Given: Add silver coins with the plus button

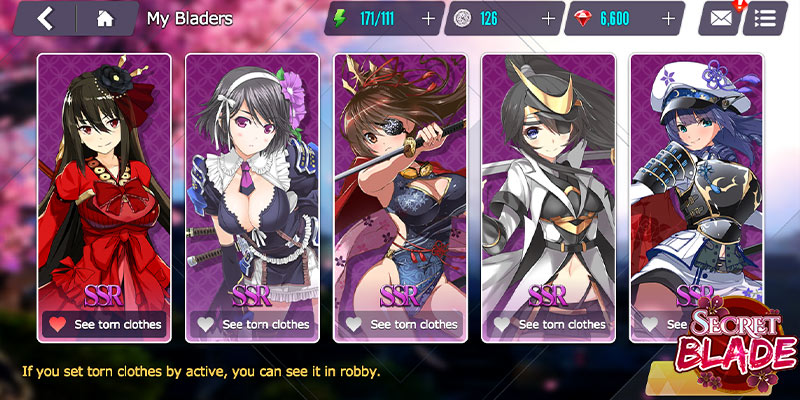Looking at the screenshot, I should (547, 18).
